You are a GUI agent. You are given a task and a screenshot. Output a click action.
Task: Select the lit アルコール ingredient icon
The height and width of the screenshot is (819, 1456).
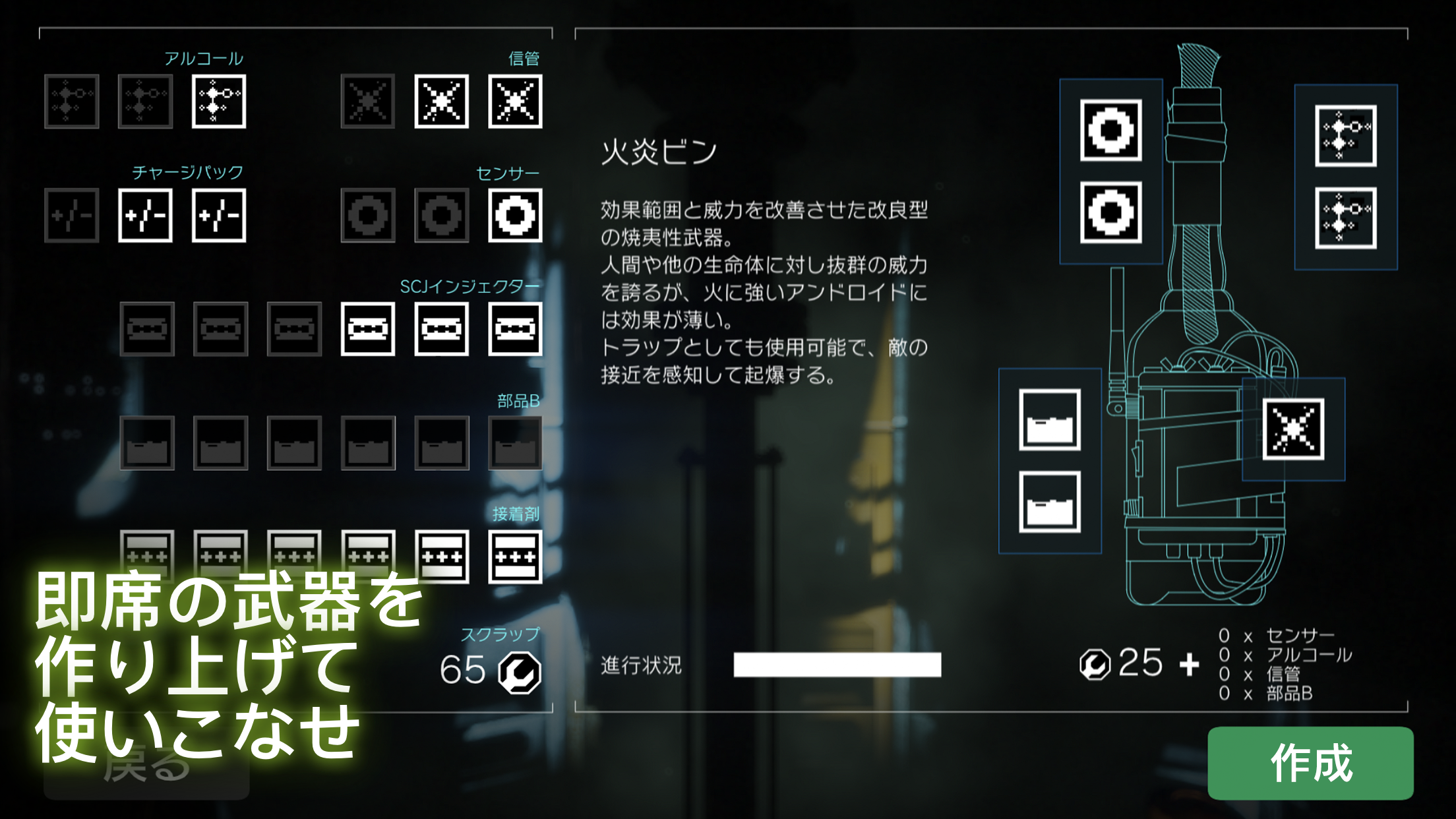click(x=218, y=101)
